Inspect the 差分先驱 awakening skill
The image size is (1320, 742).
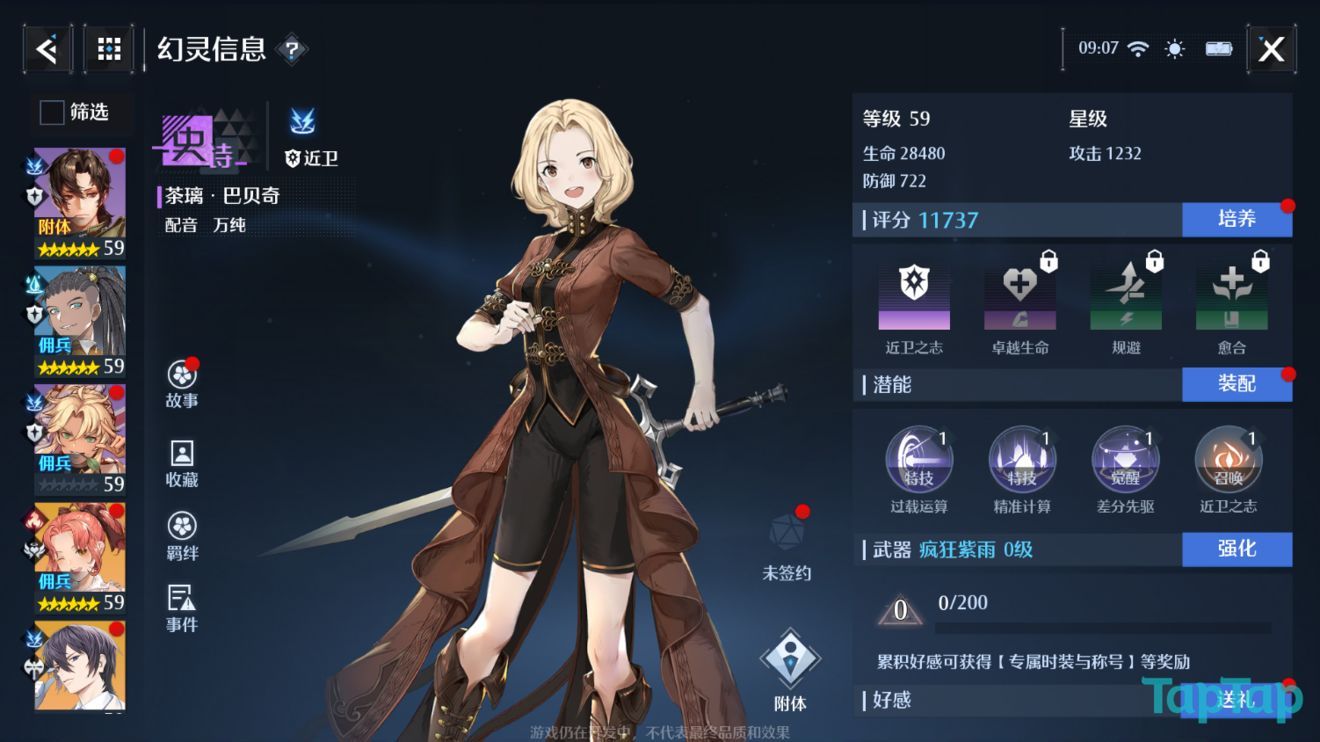(1126, 458)
